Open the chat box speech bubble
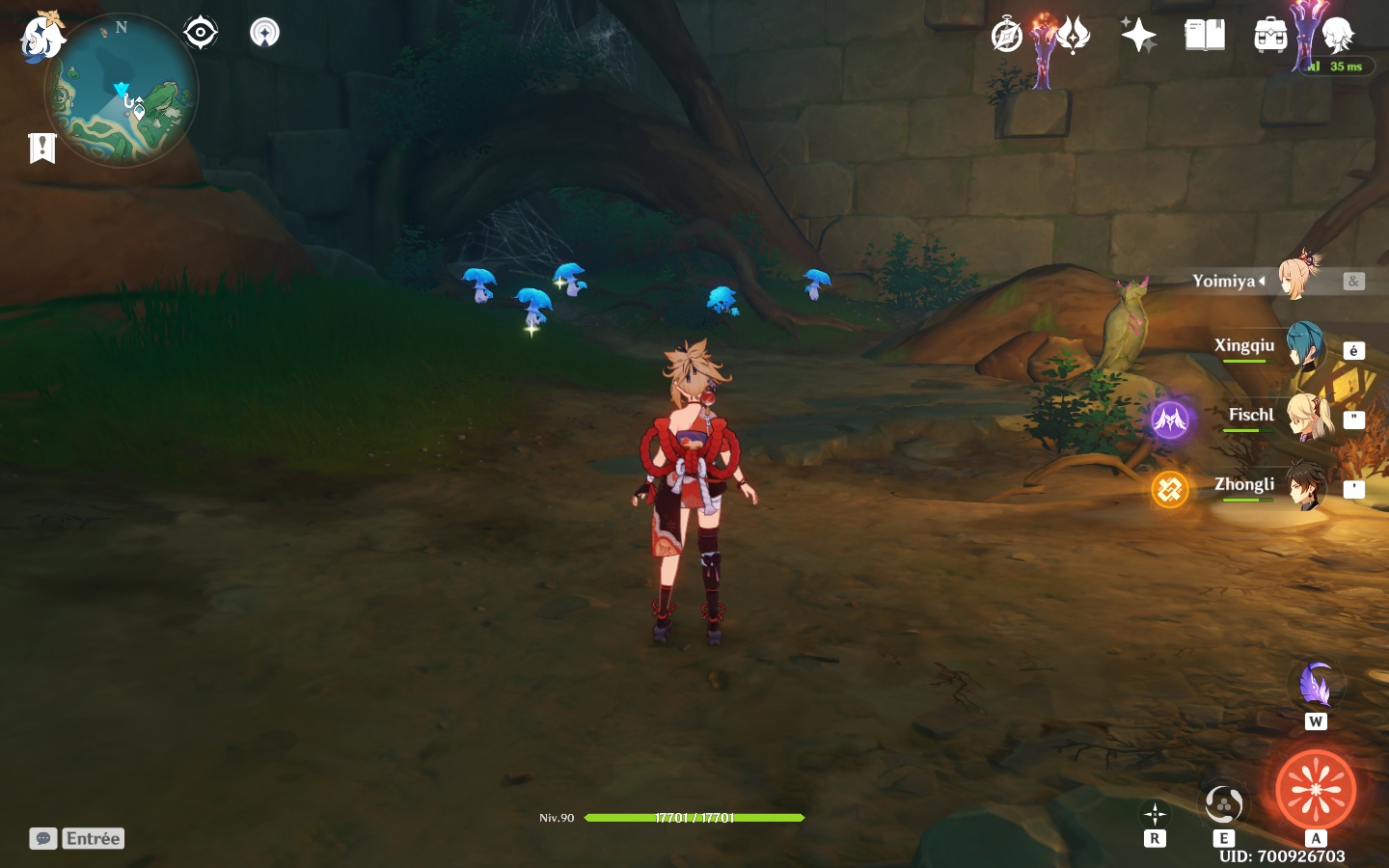This screenshot has width=1389, height=868. [x=43, y=838]
